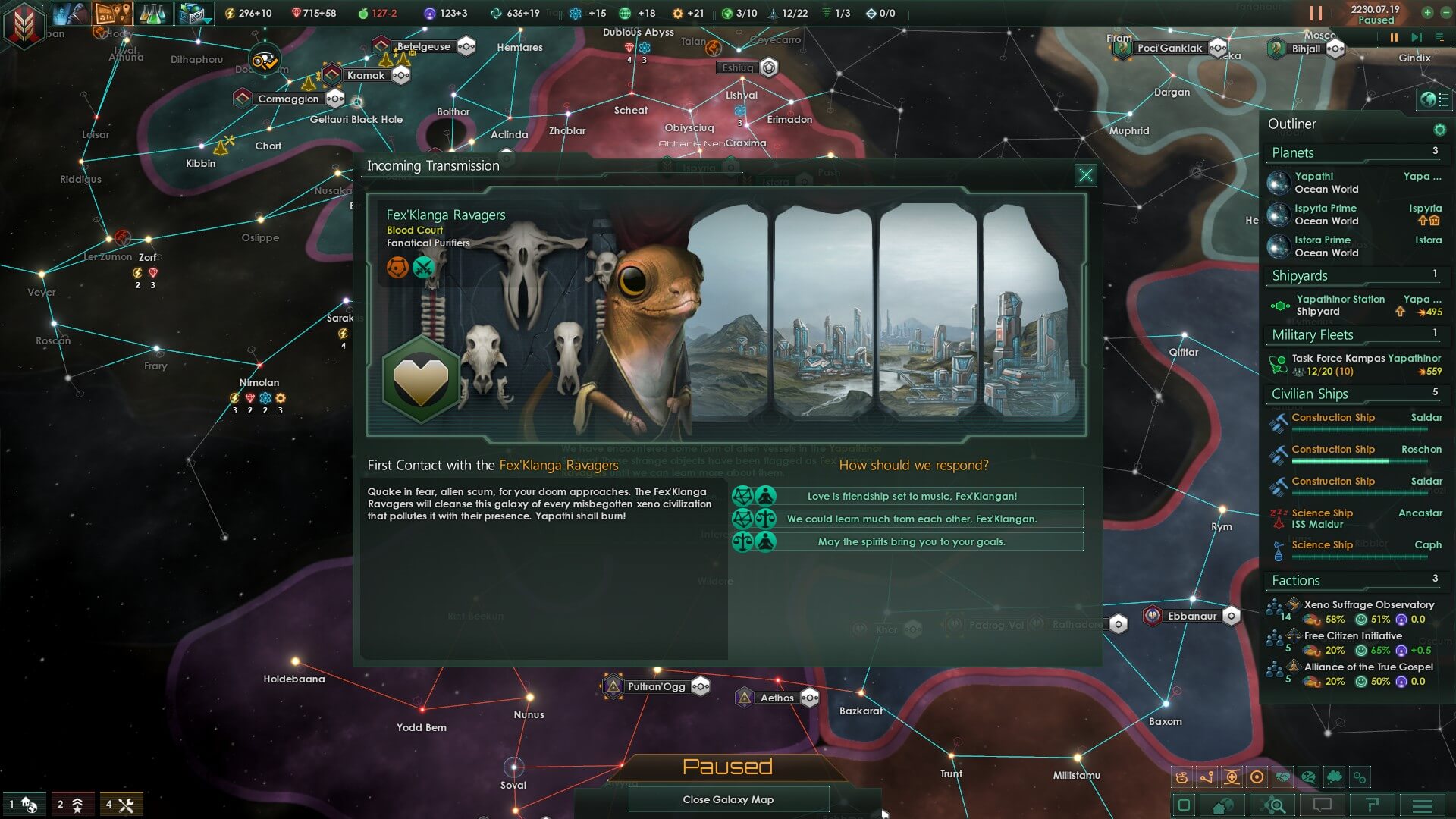
Task: Close the Incoming Transmission window
Action: click(x=1085, y=175)
